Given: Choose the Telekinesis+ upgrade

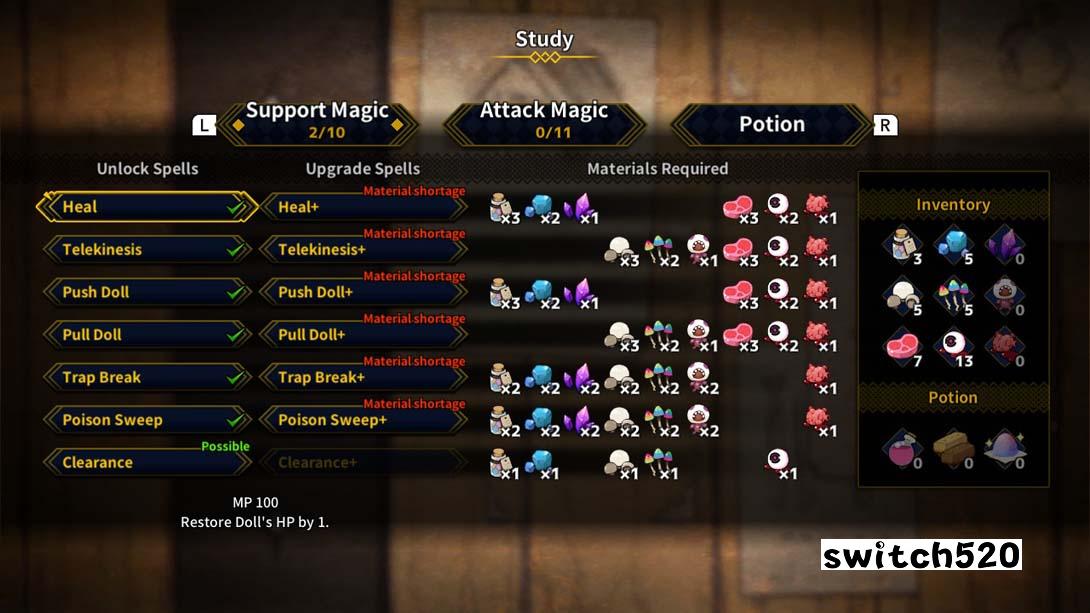Looking at the screenshot, I should click(363, 250).
